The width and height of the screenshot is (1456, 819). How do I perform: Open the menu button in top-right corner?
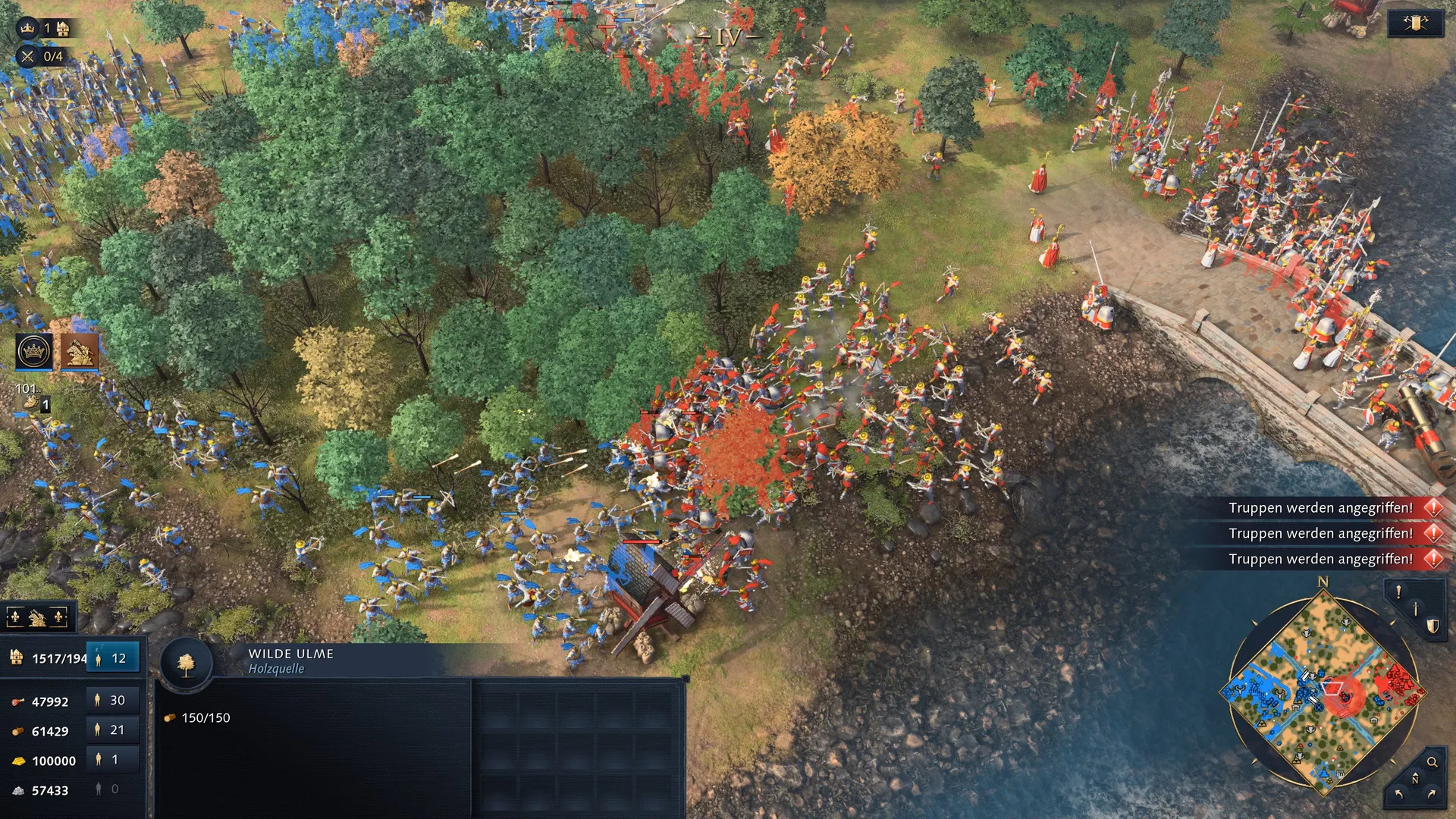tap(1415, 24)
